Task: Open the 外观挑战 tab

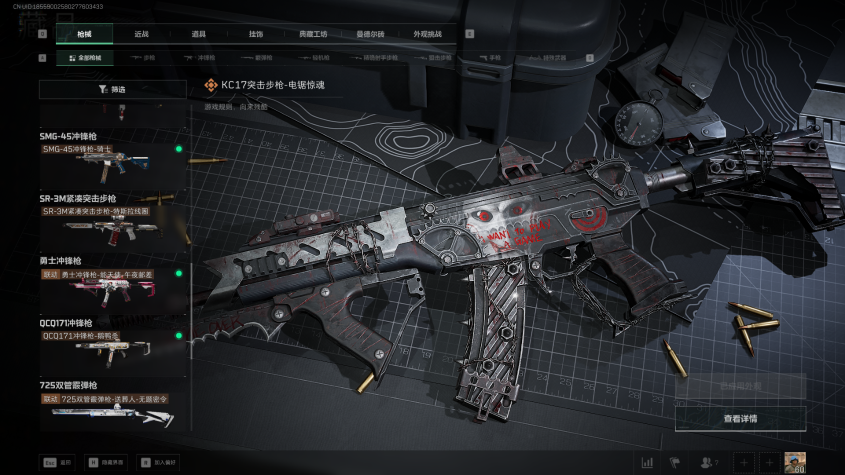Action: pyautogui.click(x=427, y=33)
